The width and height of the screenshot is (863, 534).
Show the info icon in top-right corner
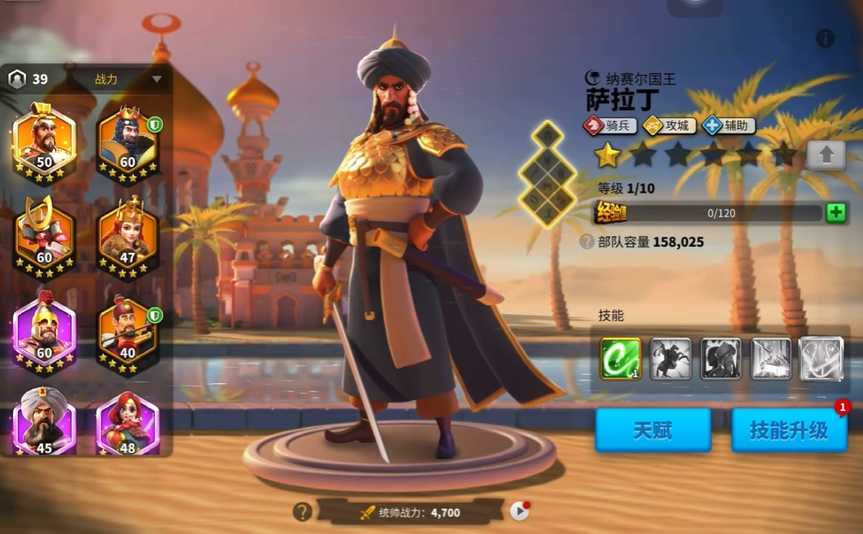[x=825, y=39]
